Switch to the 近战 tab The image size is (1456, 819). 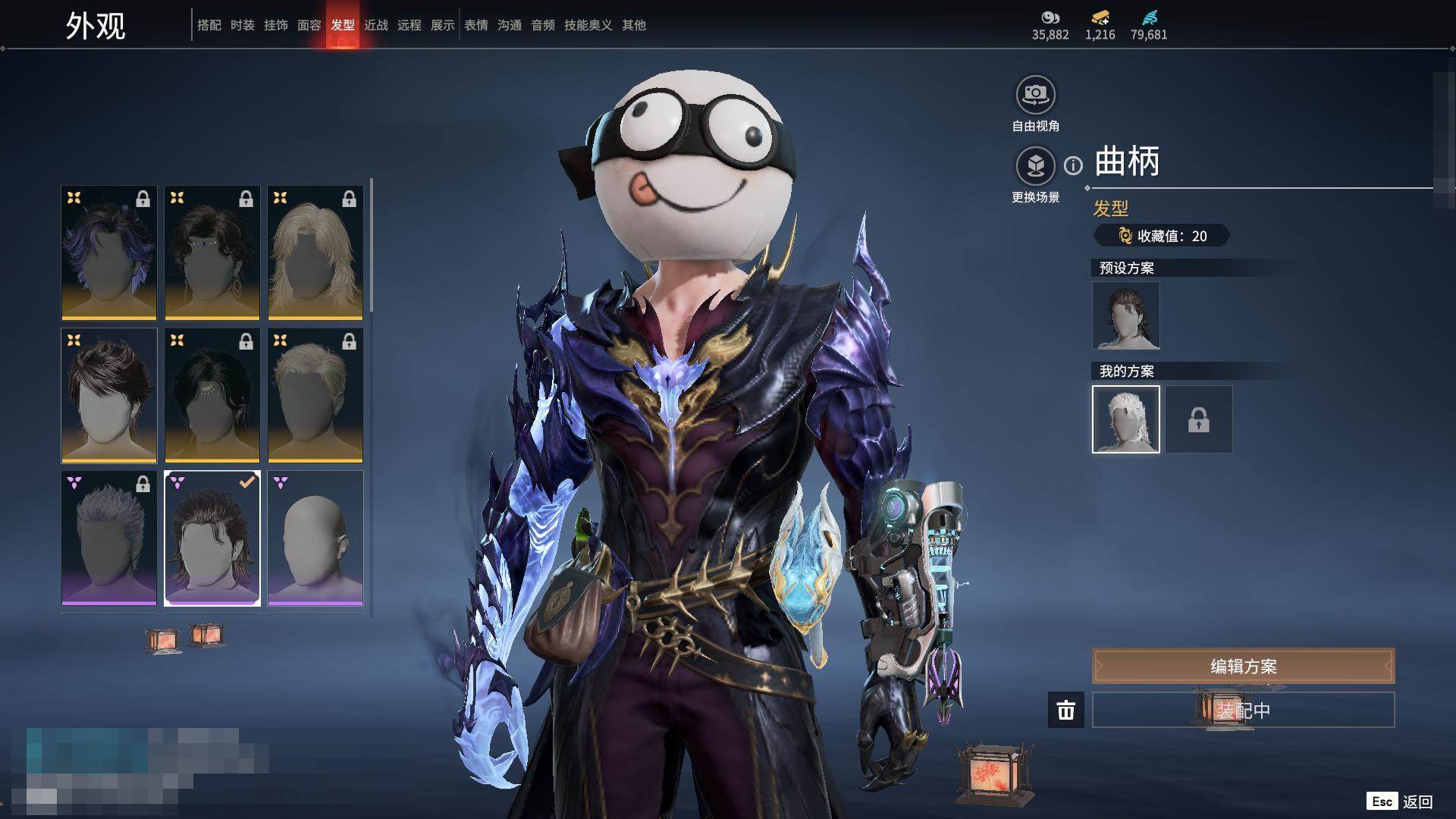[375, 25]
